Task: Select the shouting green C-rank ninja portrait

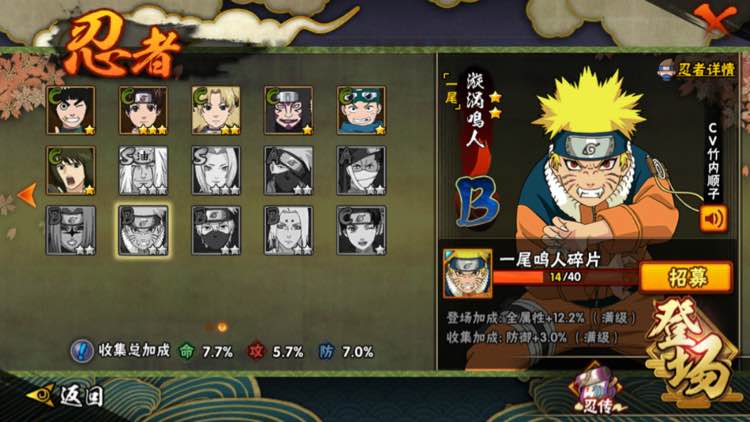Action: point(71,171)
